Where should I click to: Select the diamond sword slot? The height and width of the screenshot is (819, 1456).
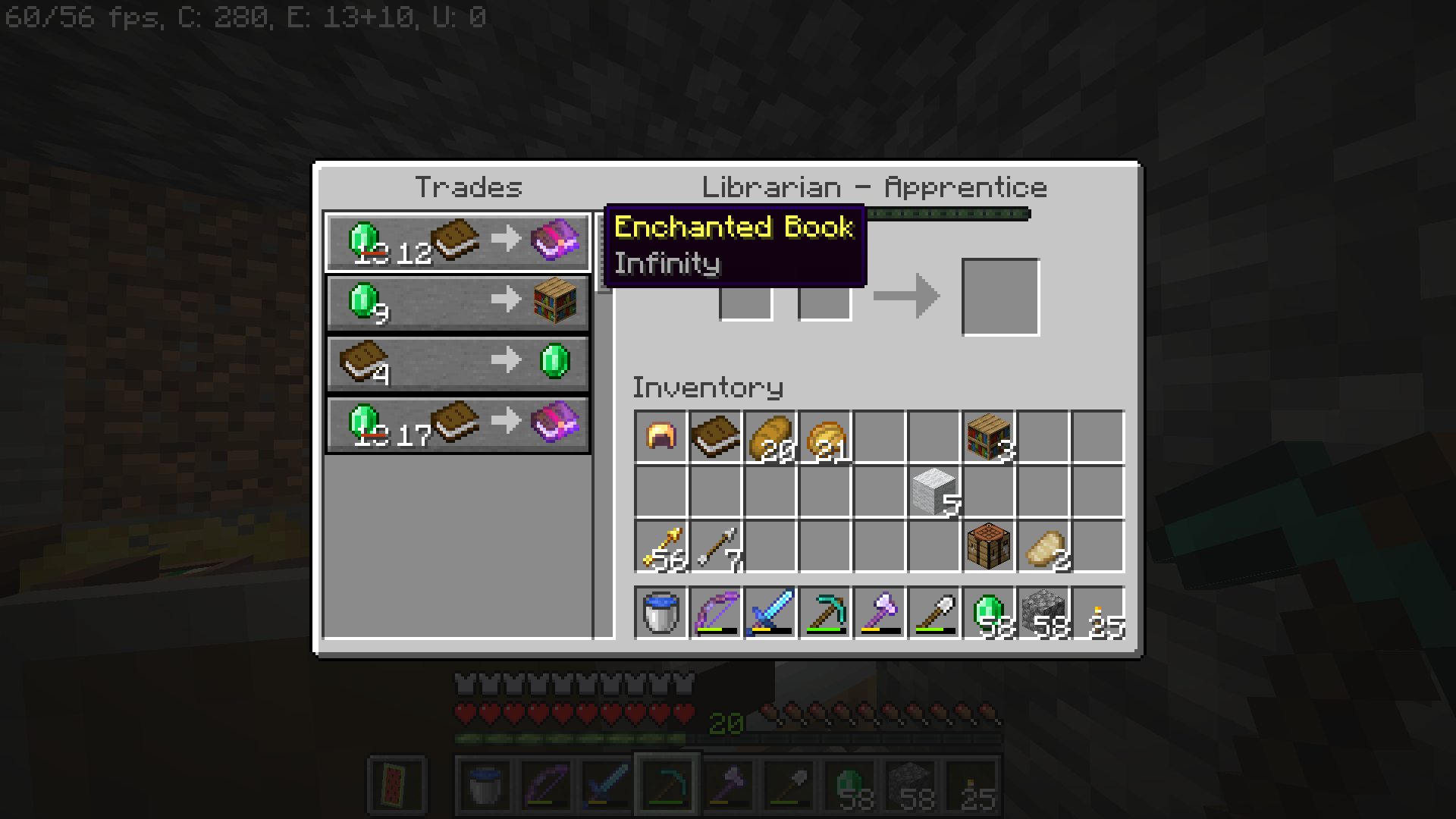(x=770, y=612)
